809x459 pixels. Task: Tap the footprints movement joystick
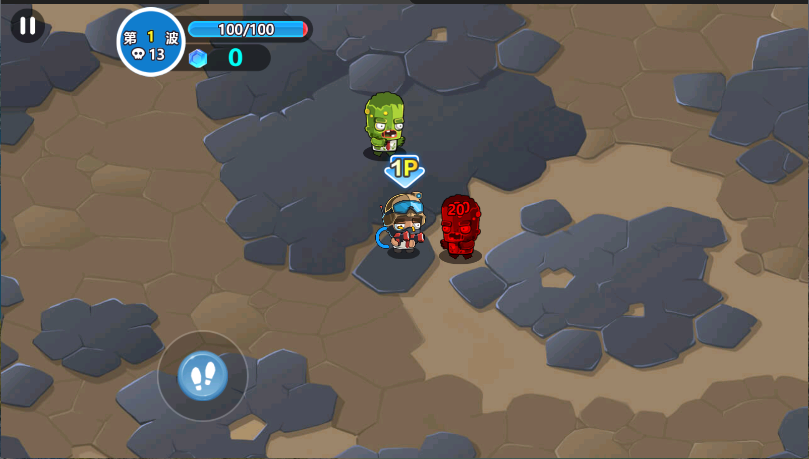pyautogui.click(x=203, y=376)
